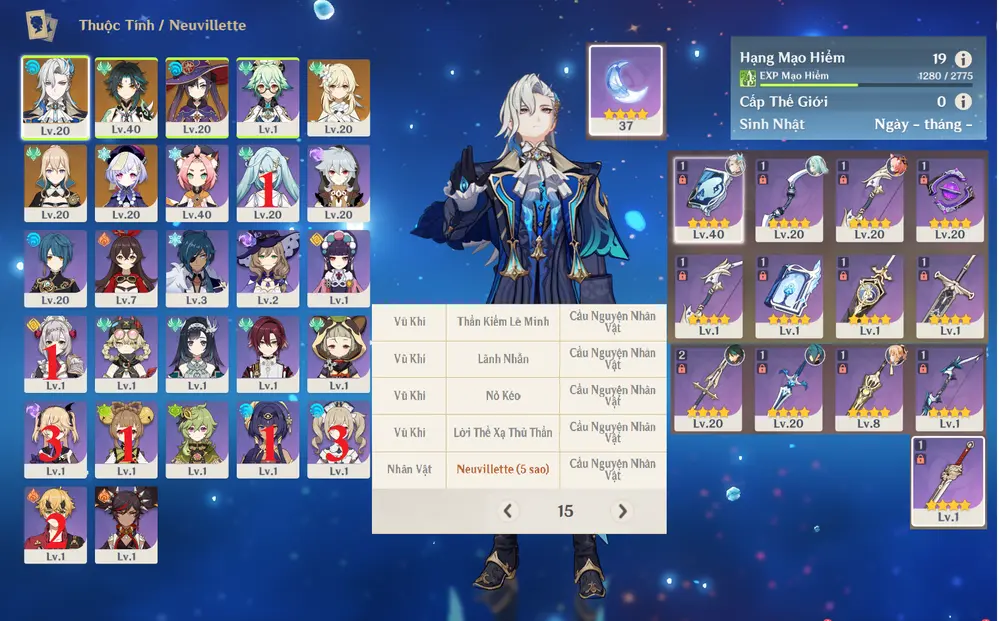Select Sayu's portrait

tap(339, 355)
